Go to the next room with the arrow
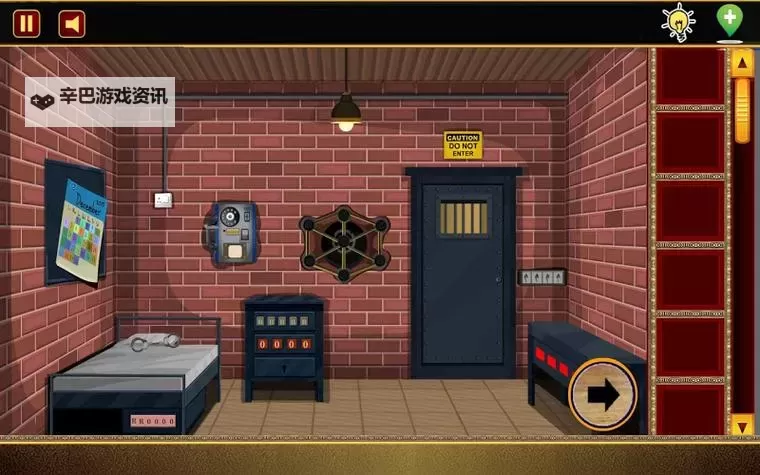 pos(602,395)
